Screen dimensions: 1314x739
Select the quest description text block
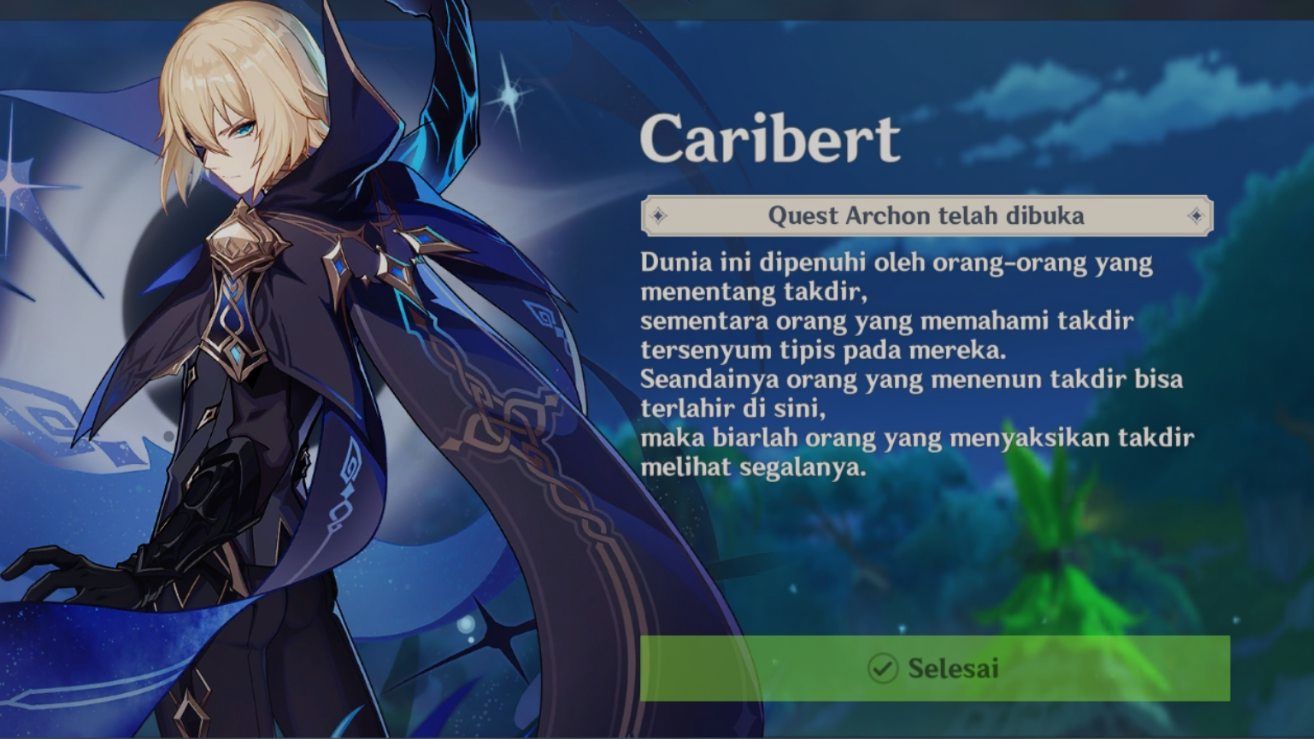(915, 360)
